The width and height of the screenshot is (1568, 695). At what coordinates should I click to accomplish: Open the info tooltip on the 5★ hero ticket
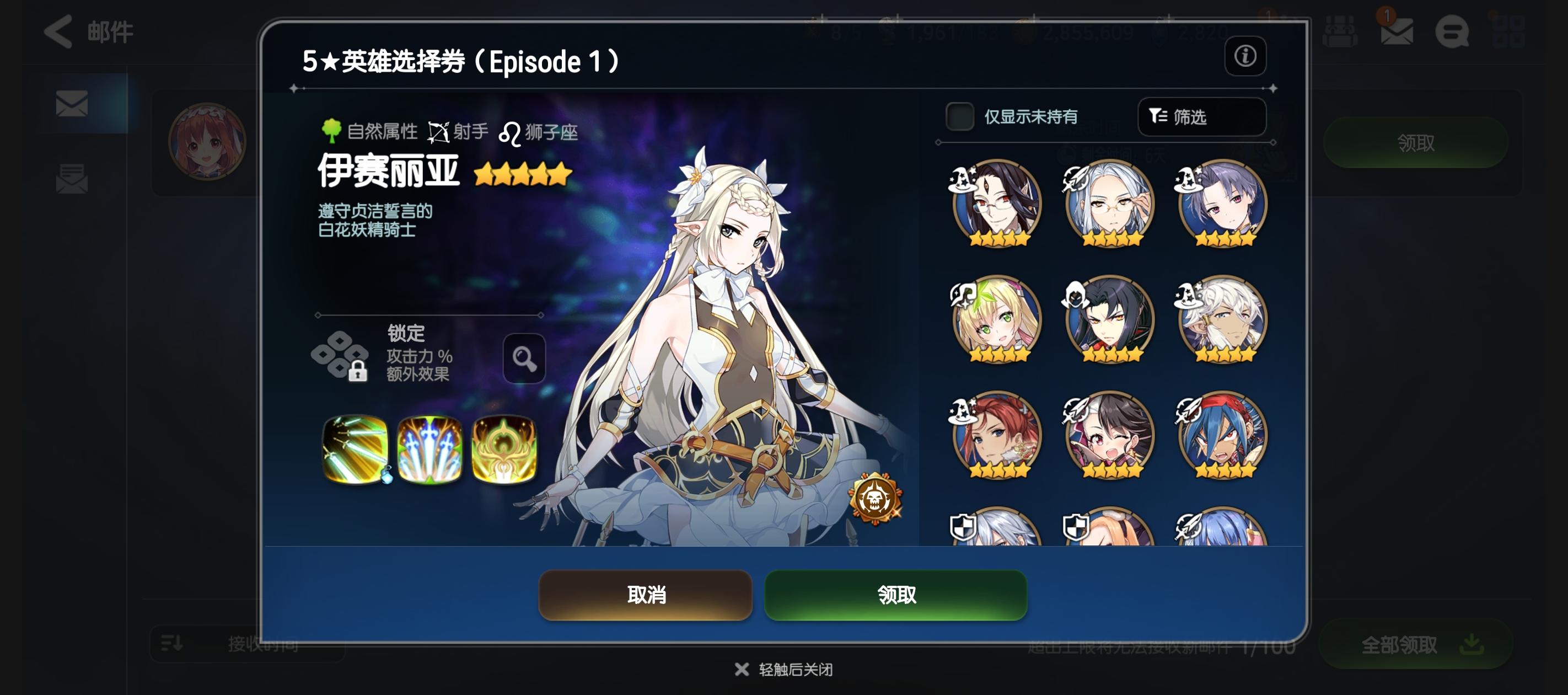[1245, 57]
